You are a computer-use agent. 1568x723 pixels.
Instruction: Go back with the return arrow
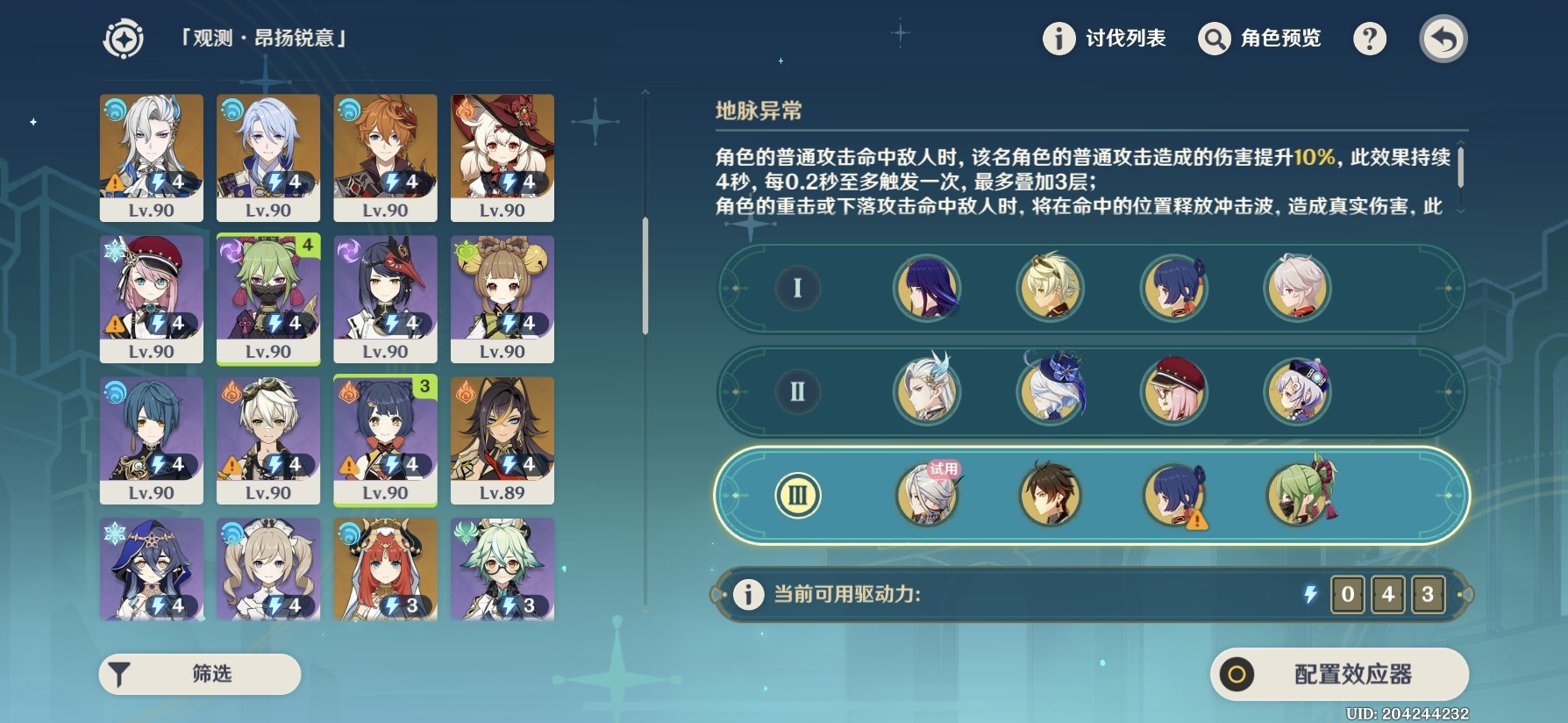[1443, 39]
